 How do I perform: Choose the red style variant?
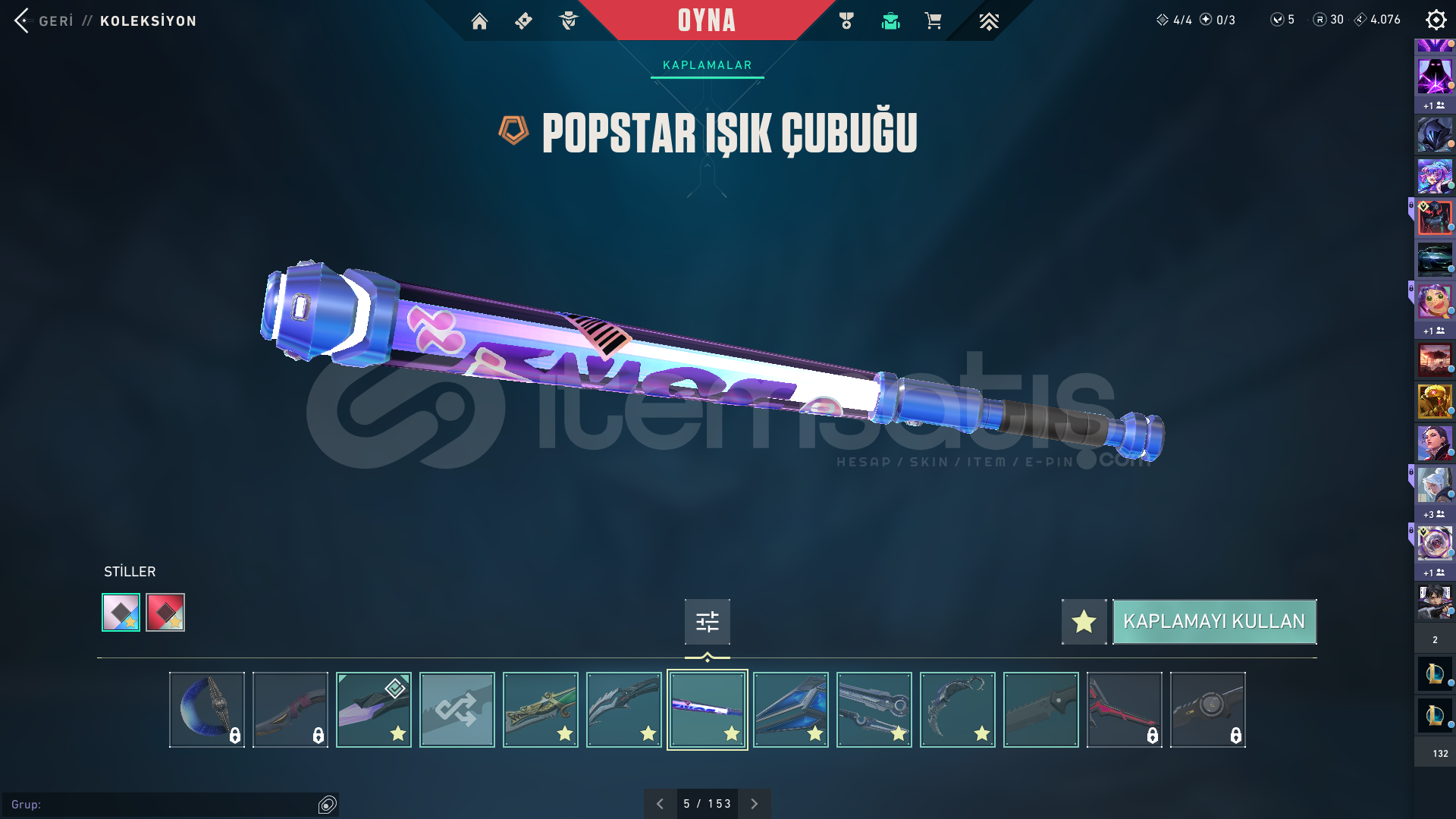(165, 612)
